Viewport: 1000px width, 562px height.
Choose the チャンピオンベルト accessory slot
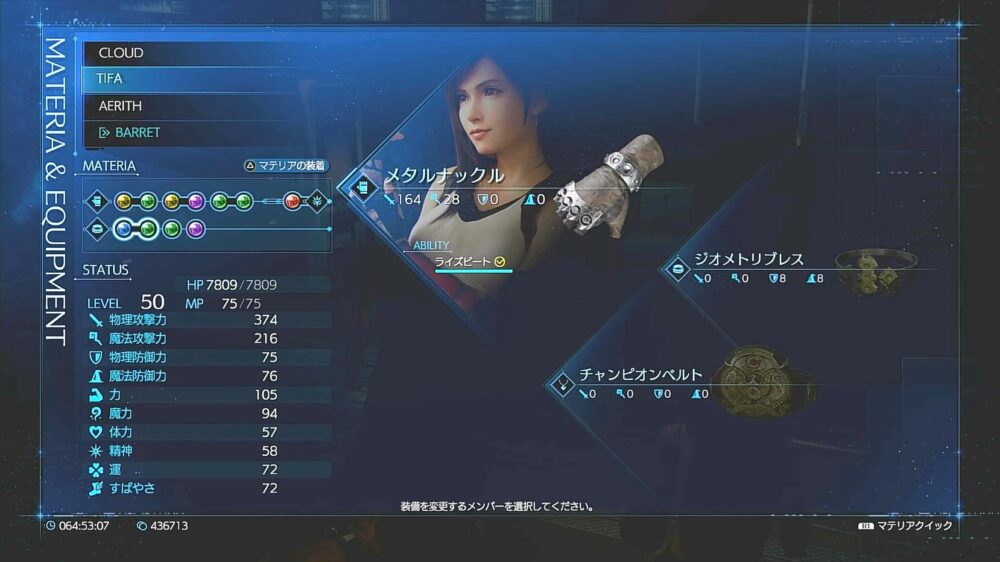pyautogui.click(x=640, y=375)
